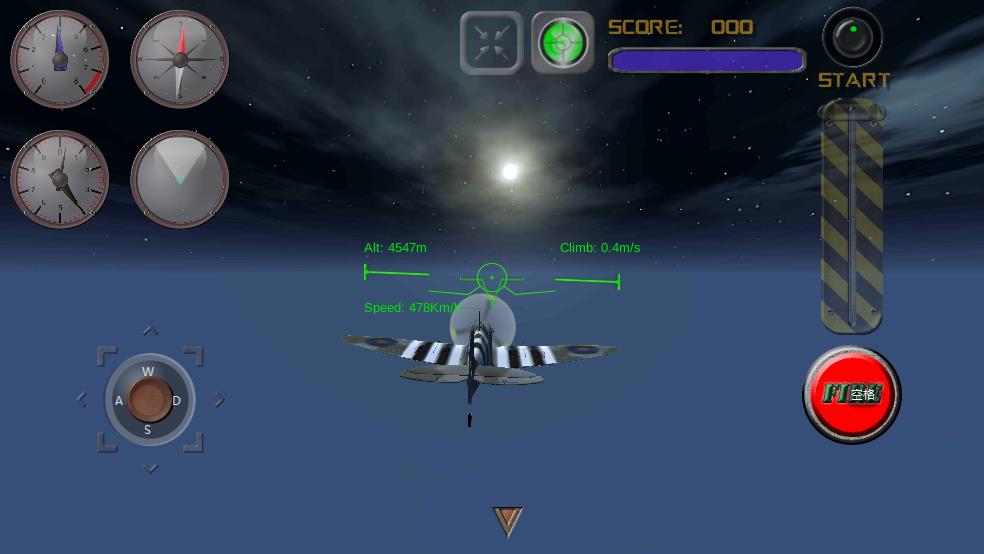Select the radar scope gauge

pos(180,180)
